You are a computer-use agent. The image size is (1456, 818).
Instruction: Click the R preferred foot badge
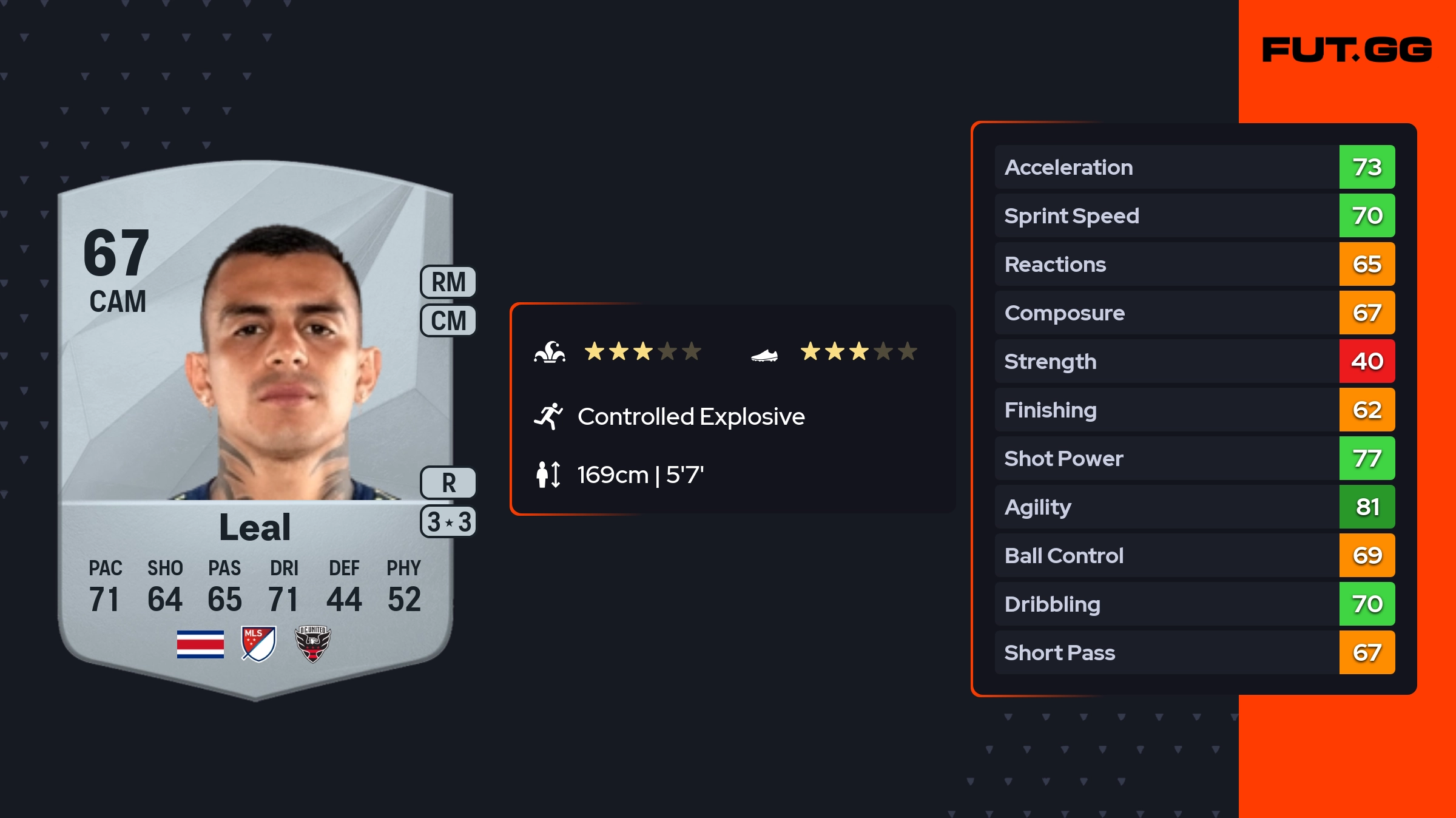(x=448, y=483)
